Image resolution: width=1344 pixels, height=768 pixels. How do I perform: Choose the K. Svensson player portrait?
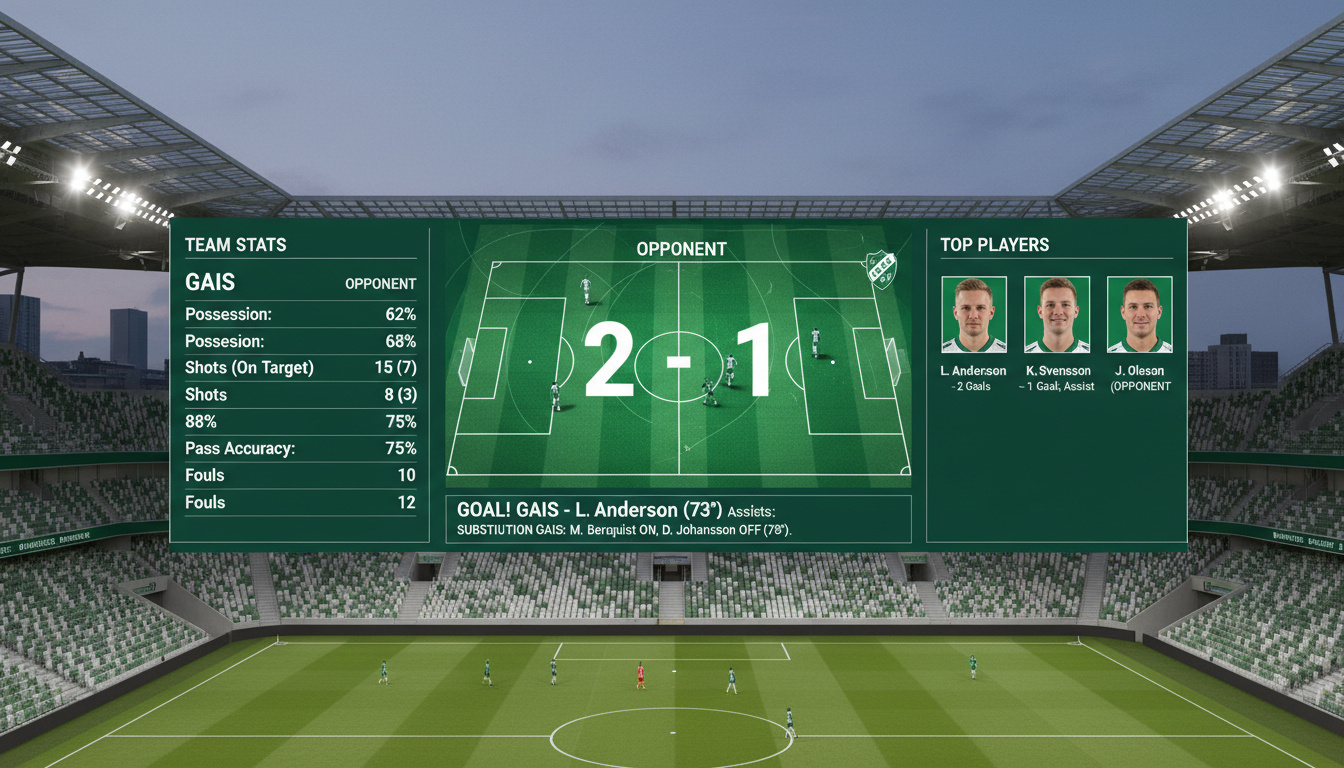coord(1057,315)
